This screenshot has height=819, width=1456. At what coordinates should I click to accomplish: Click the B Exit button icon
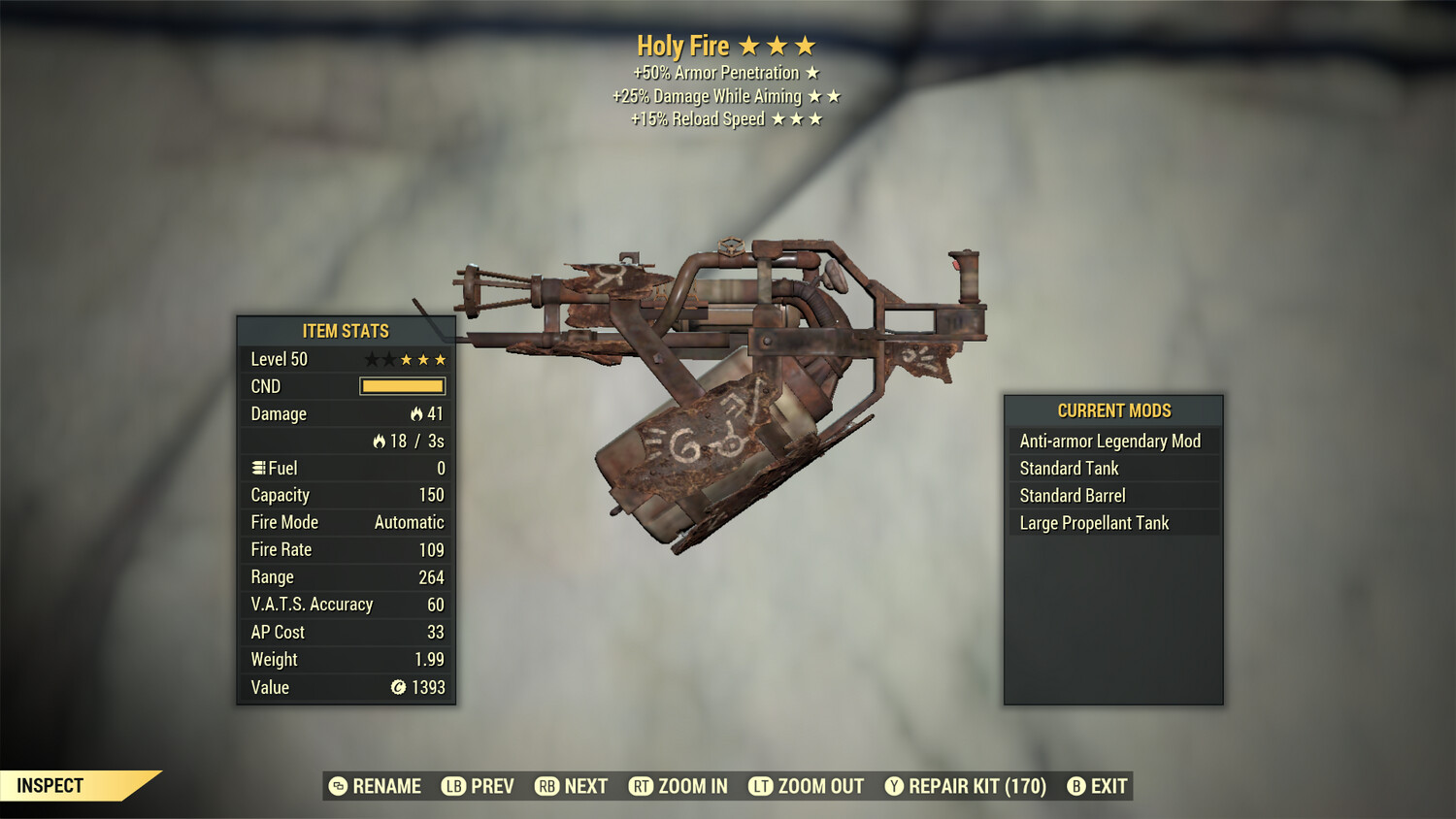1075,786
